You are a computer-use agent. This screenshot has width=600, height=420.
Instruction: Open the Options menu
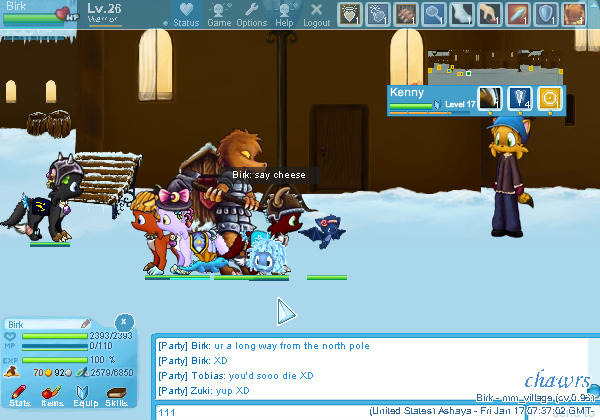[251, 14]
